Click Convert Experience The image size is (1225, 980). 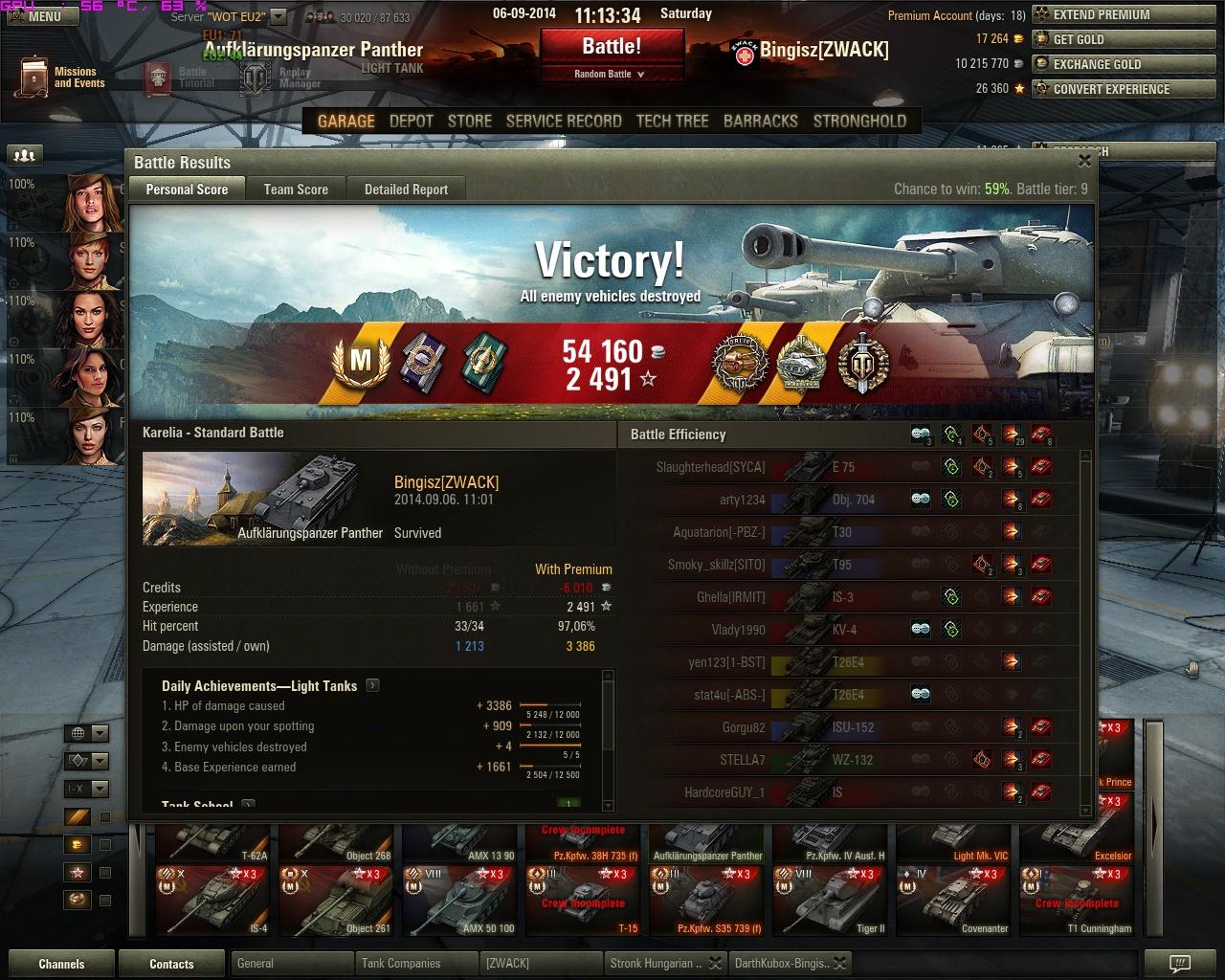1111,89
